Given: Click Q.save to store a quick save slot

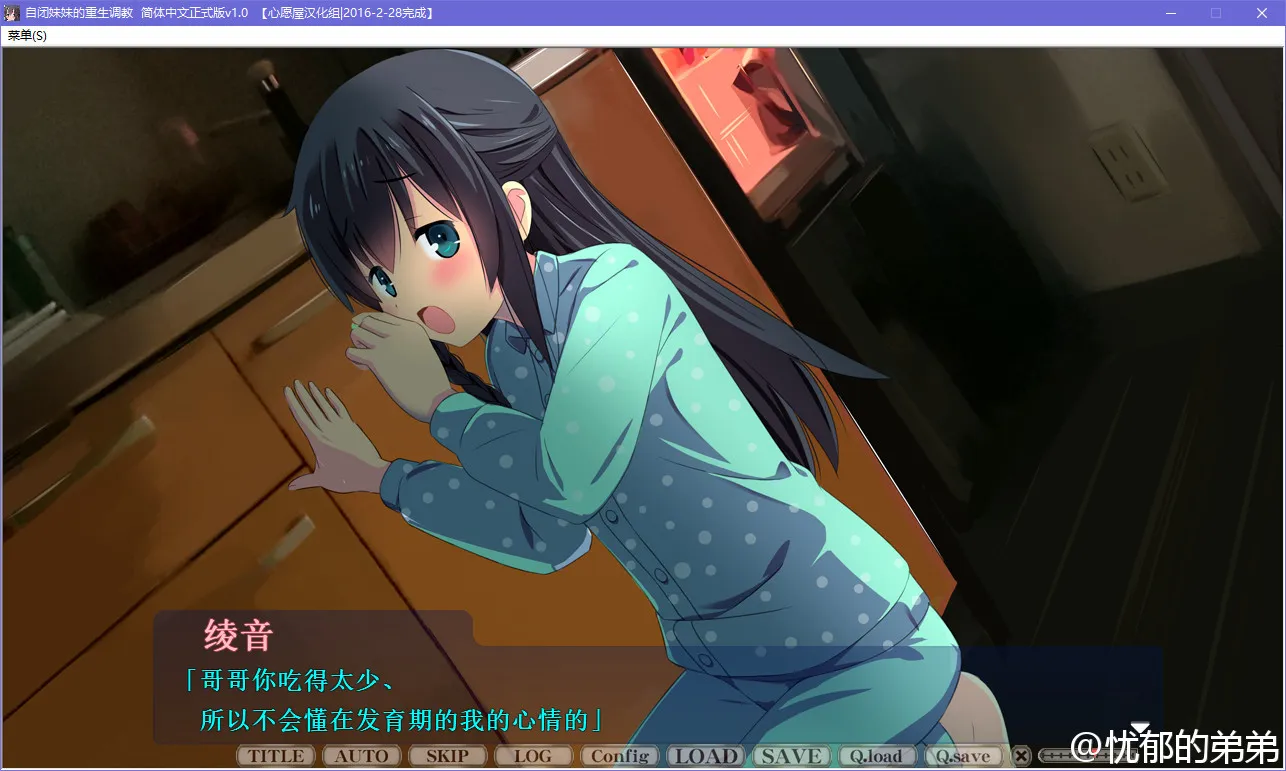Looking at the screenshot, I should coord(963,755).
